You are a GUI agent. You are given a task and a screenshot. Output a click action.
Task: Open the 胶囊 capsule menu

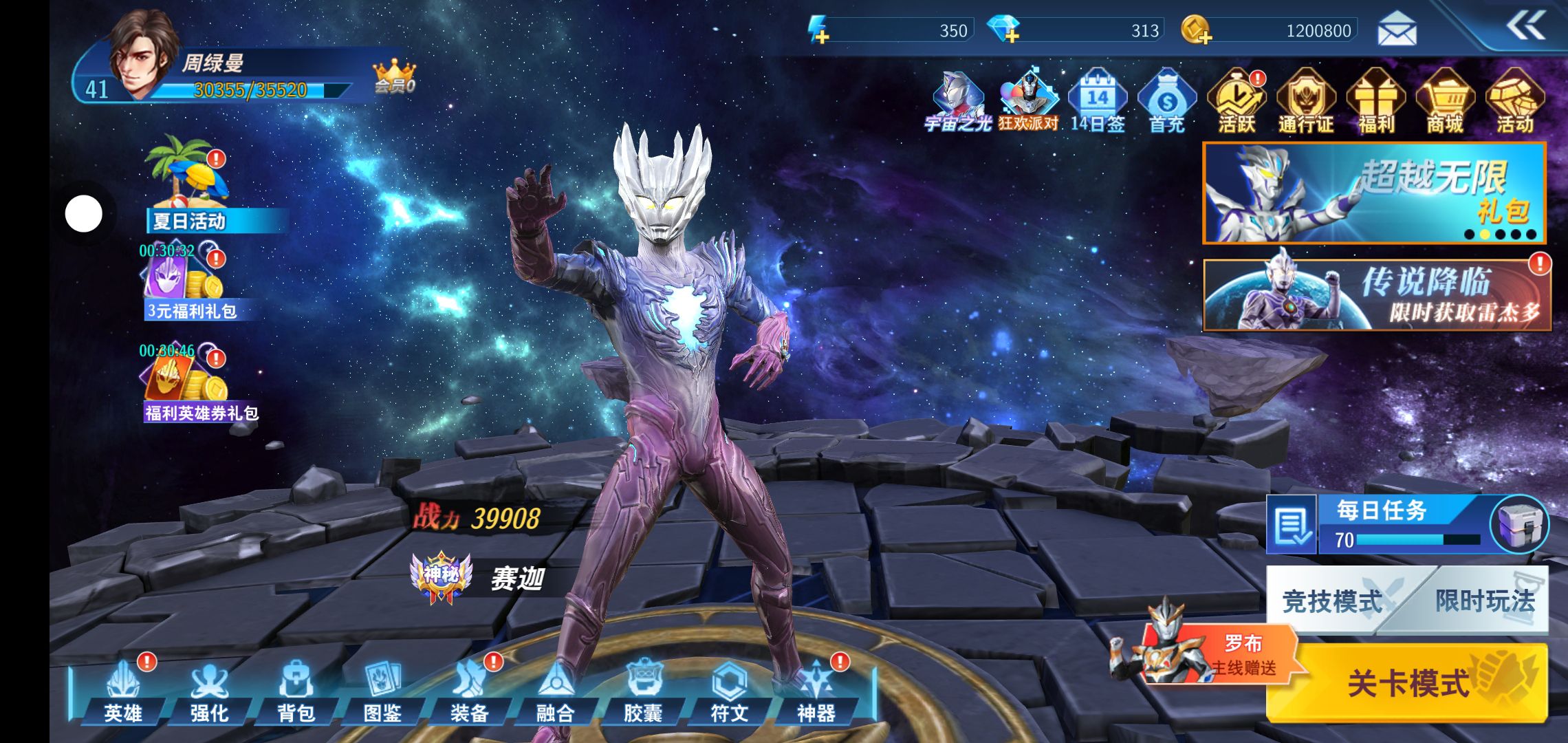[642, 691]
